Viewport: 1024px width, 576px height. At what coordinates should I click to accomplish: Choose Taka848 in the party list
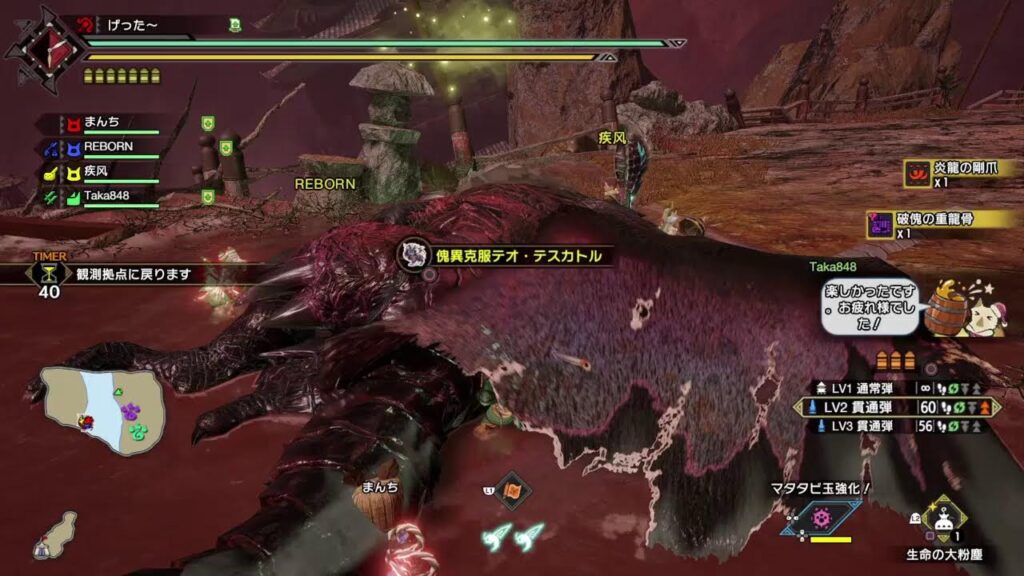point(100,197)
